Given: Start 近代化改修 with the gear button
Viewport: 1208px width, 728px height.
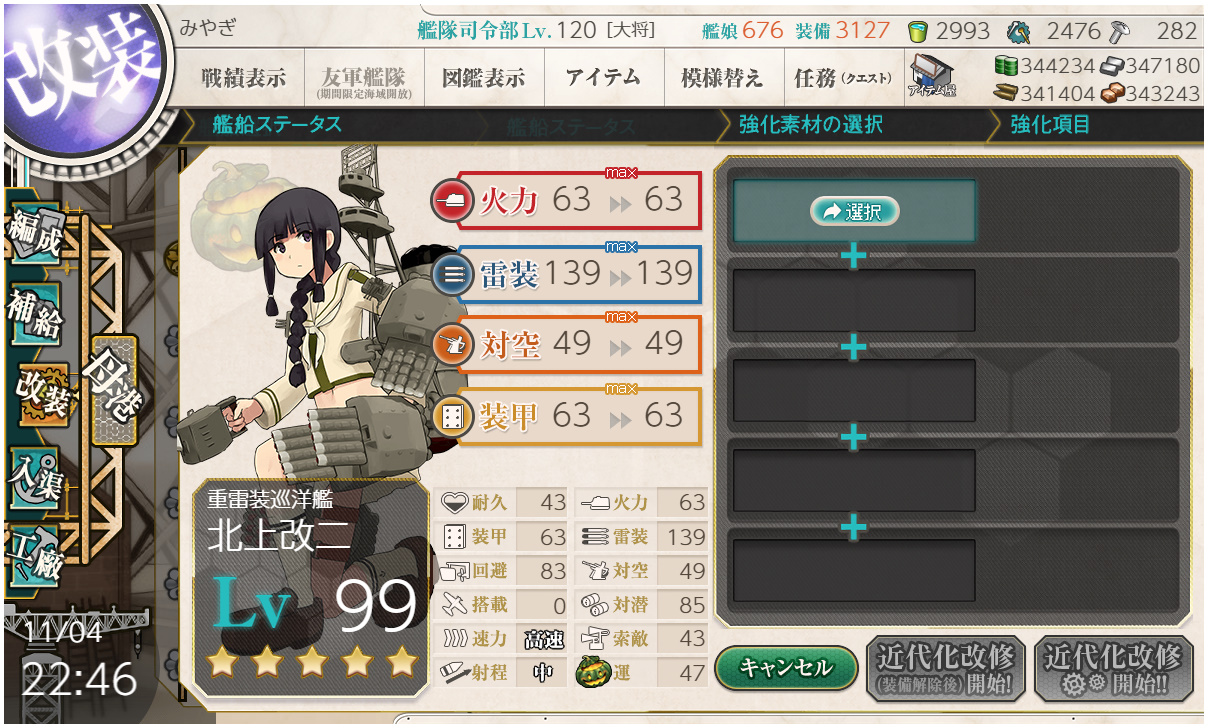Looking at the screenshot, I should [x=1113, y=667].
